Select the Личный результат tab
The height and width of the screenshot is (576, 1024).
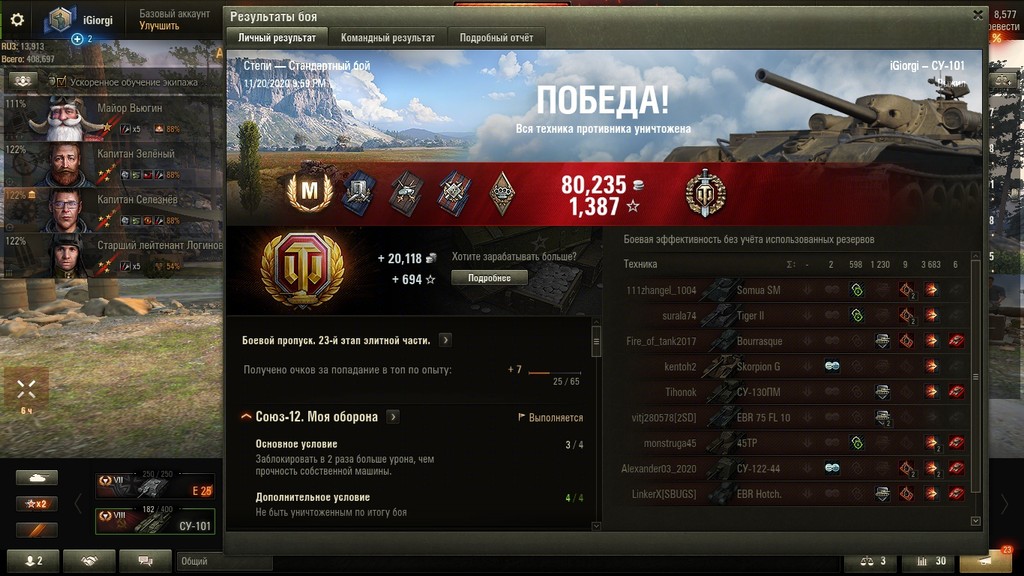click(276, 38)
